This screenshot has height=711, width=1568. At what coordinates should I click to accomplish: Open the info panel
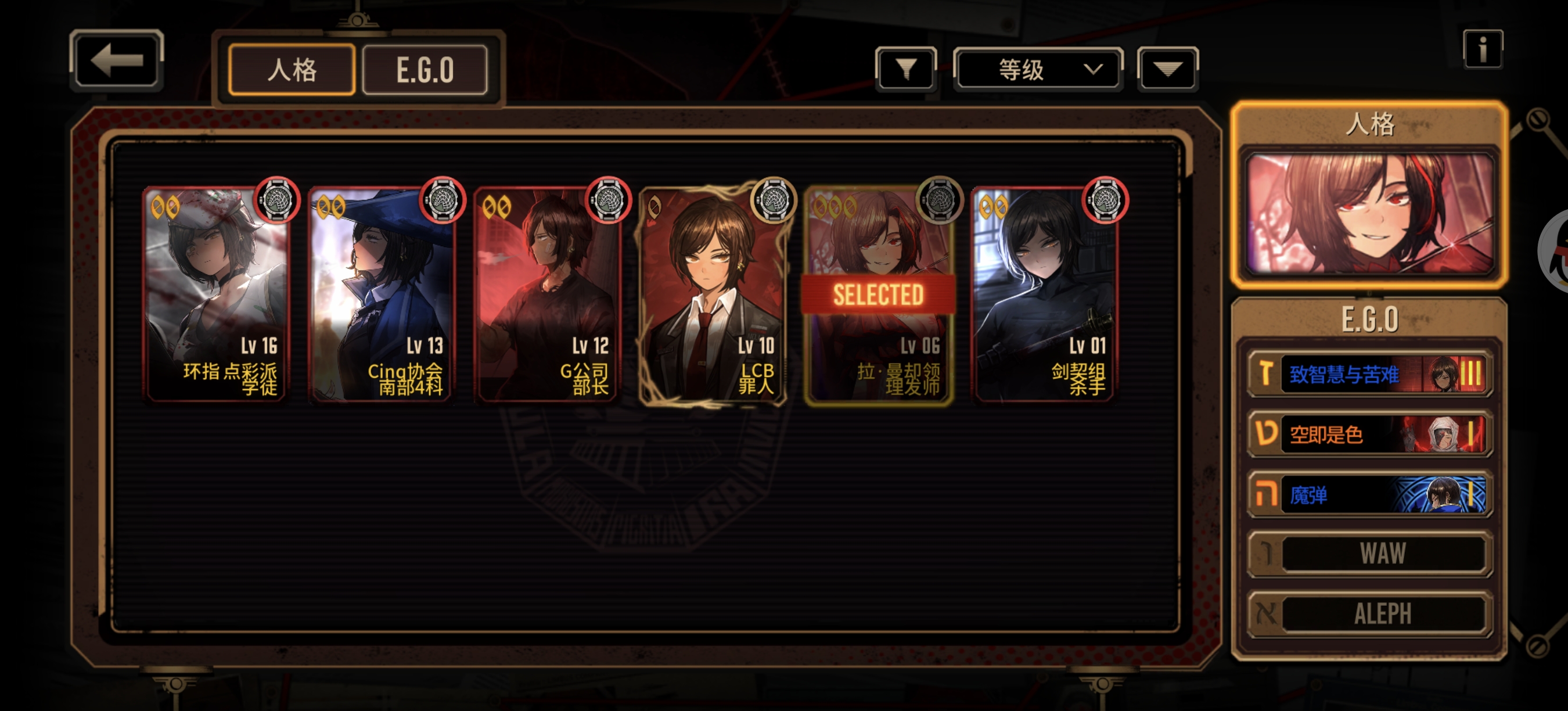[1482, 50]
